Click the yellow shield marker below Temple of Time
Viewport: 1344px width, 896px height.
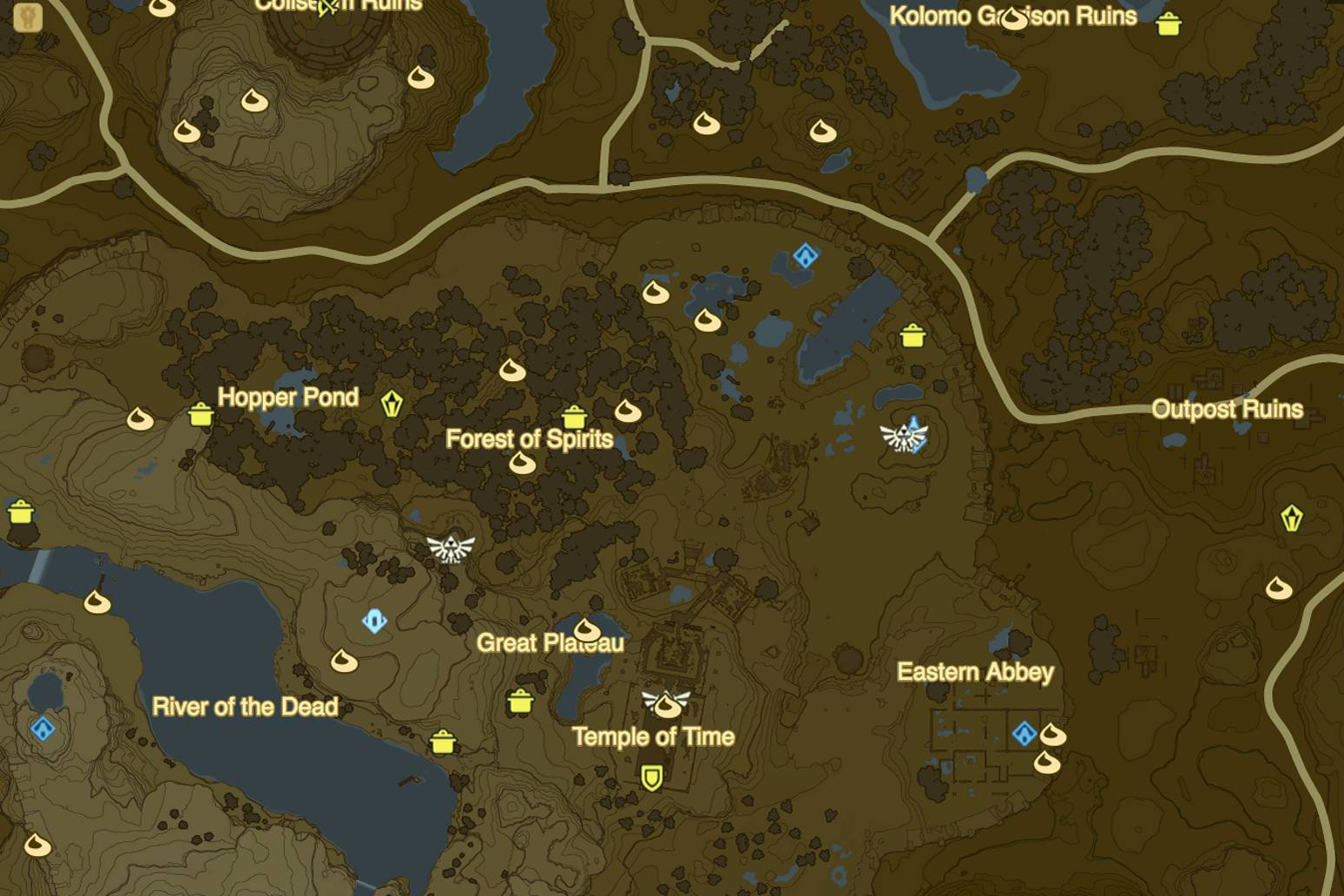click(x=650, y=779)
